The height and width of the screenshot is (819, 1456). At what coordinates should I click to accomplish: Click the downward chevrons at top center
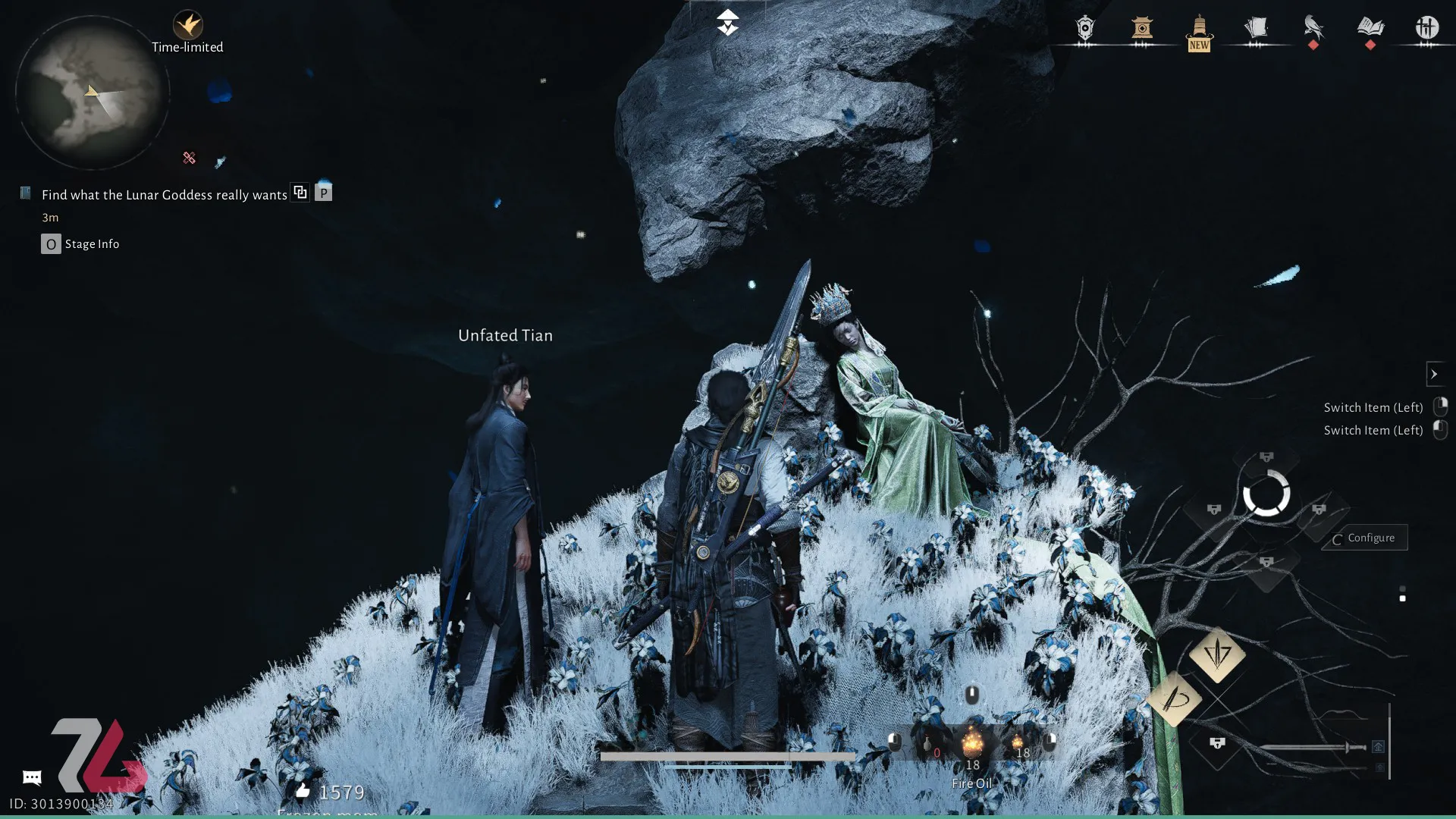pyautogui.click(x=727, y=23)
